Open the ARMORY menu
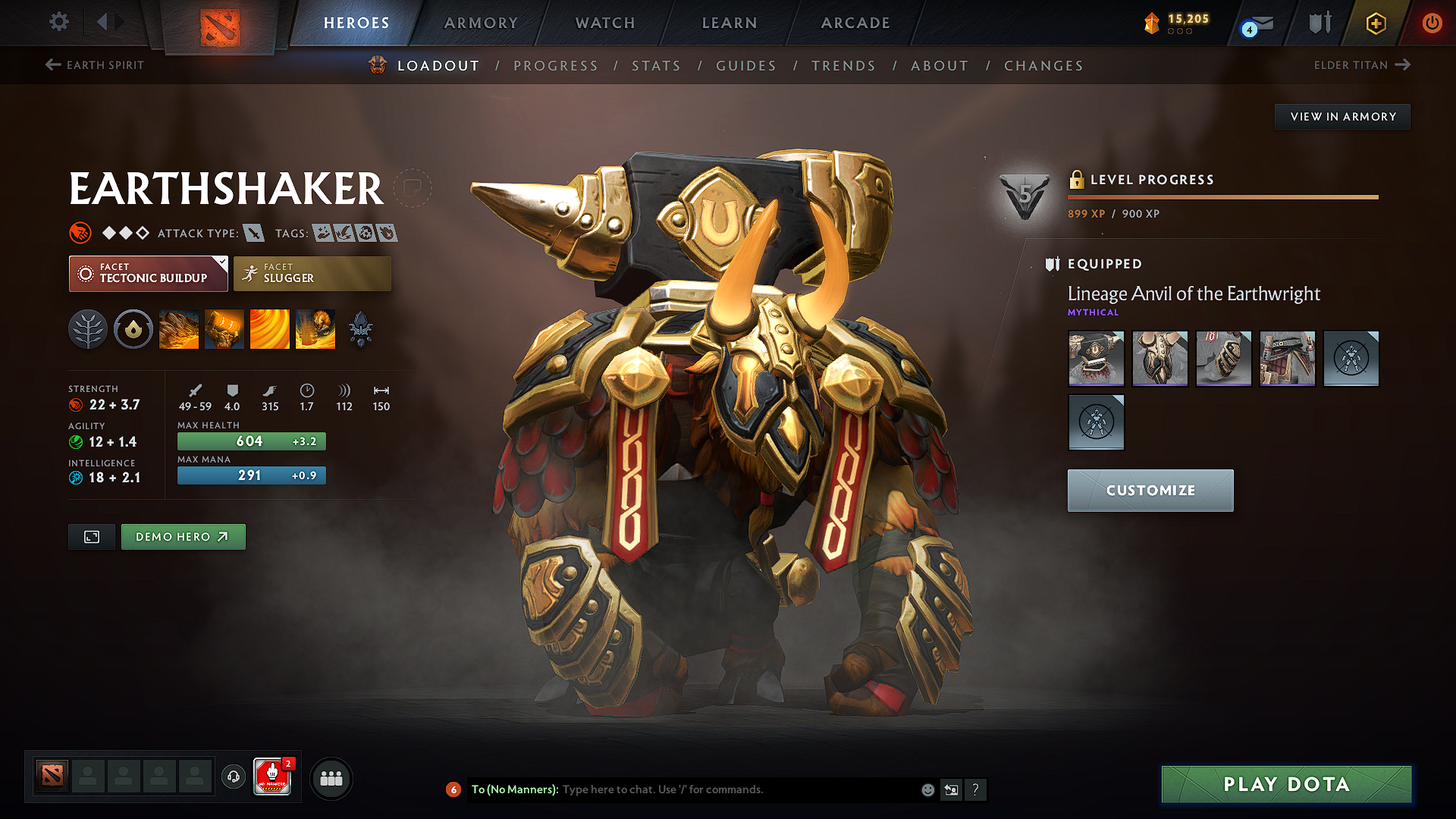Viewport: 1456px width, 819px height. (x=481, y=23)
